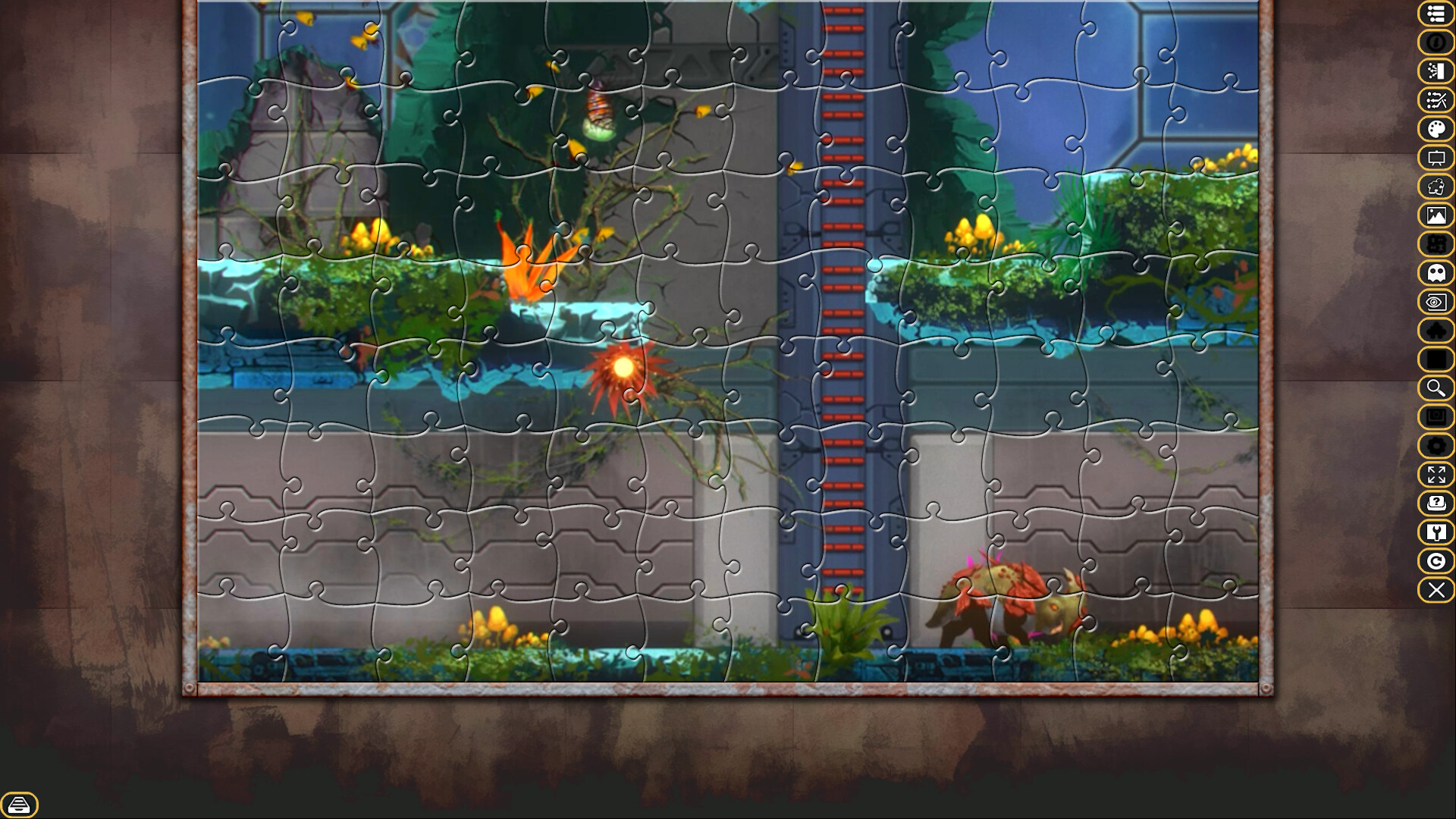Open the wrench tools panel
1456x819 pixels.
click(1436, 532)
